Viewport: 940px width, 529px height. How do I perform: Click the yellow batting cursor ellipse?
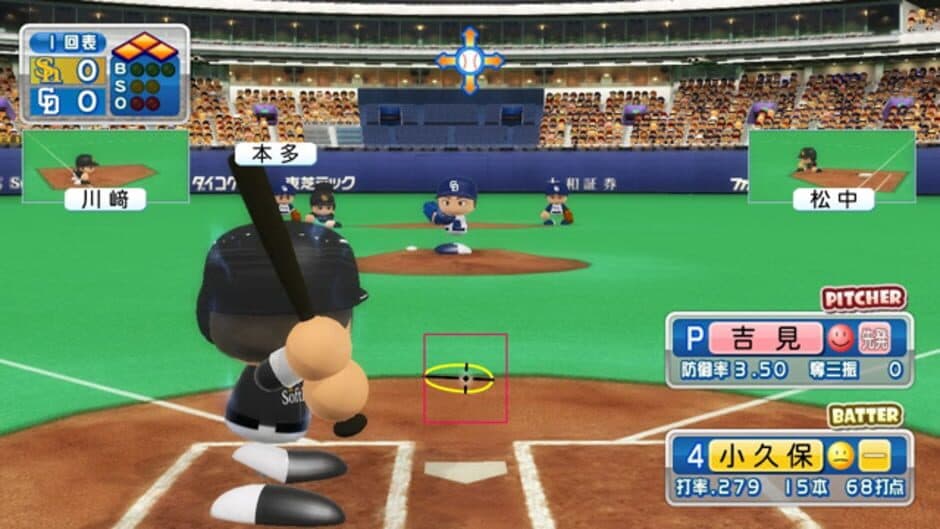(459, 378)
